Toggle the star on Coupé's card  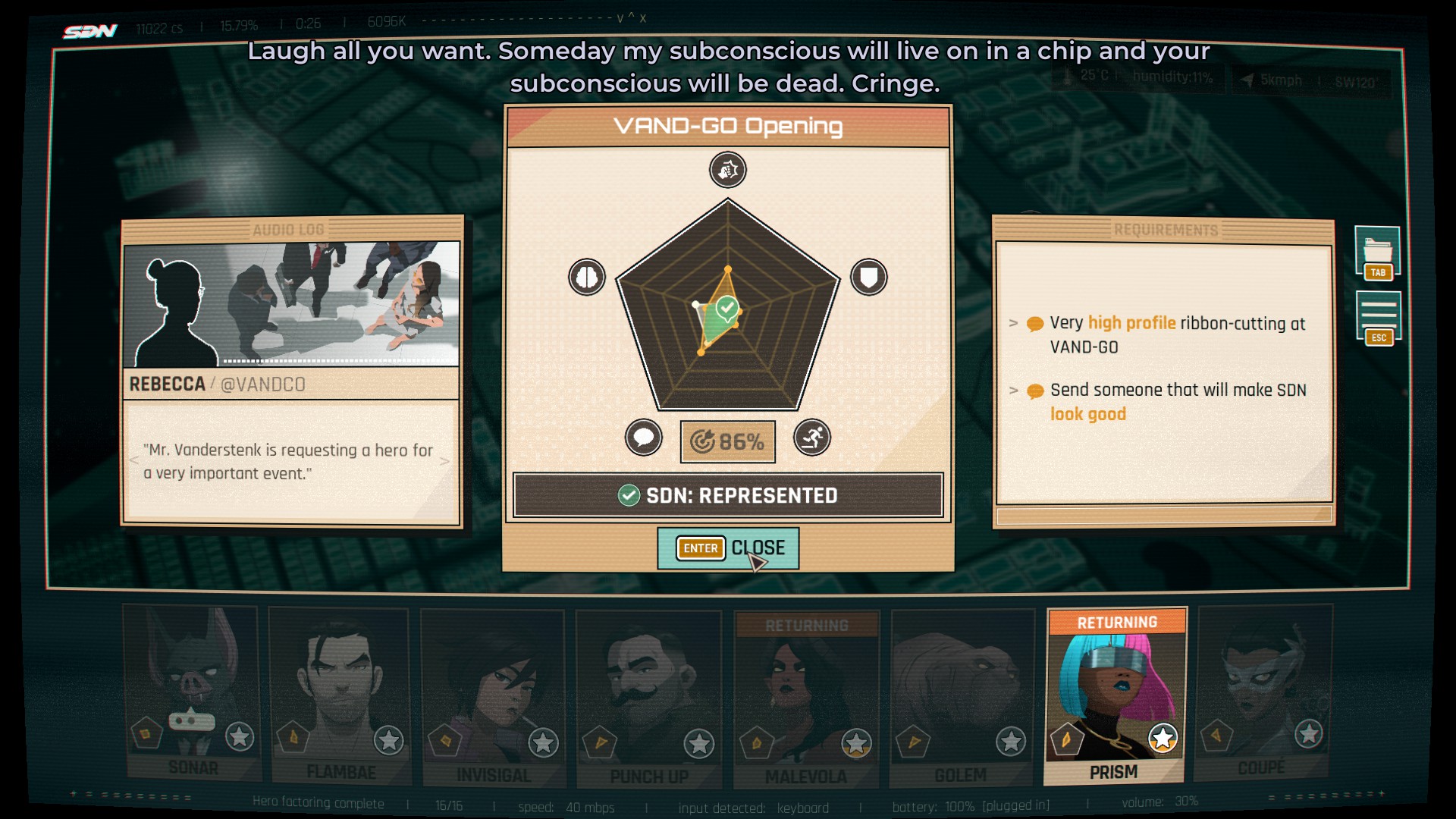tap(1309, 735)
